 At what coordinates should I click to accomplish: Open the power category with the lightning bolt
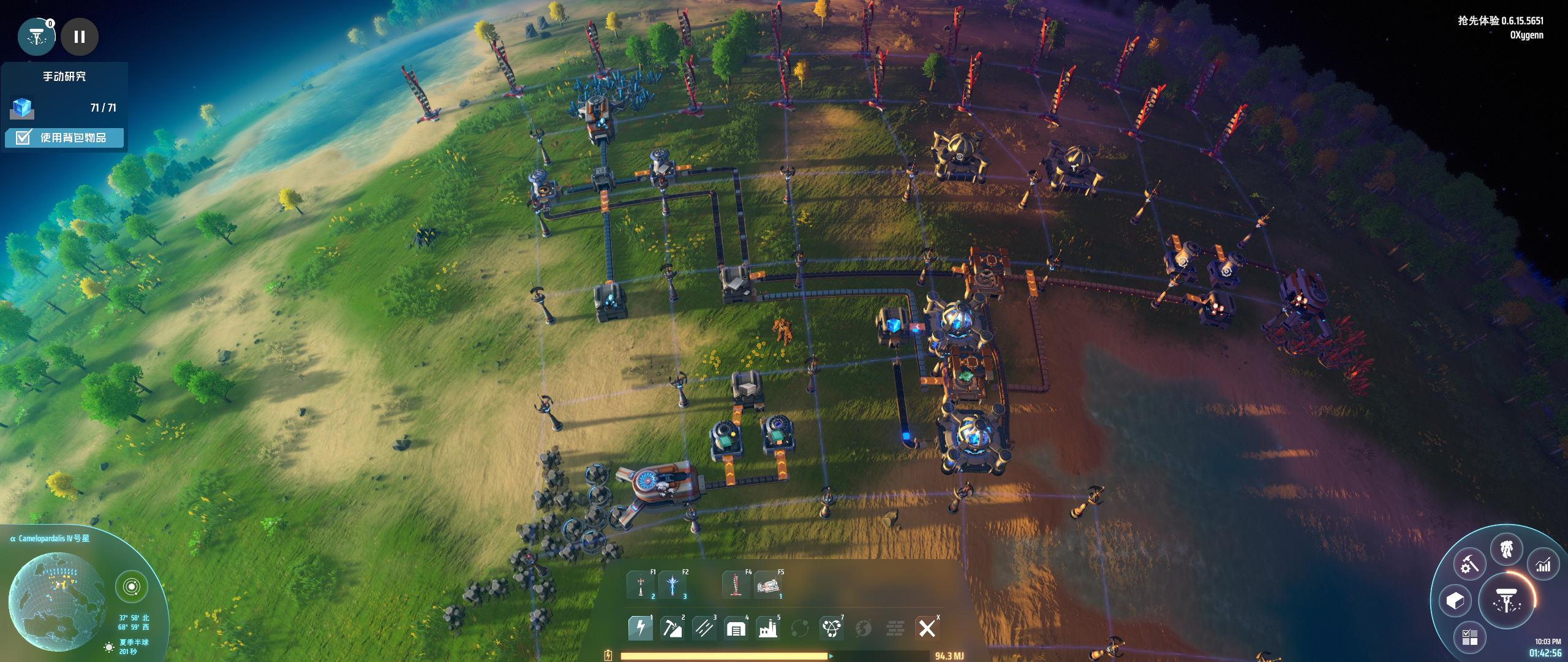click(640, 628)
